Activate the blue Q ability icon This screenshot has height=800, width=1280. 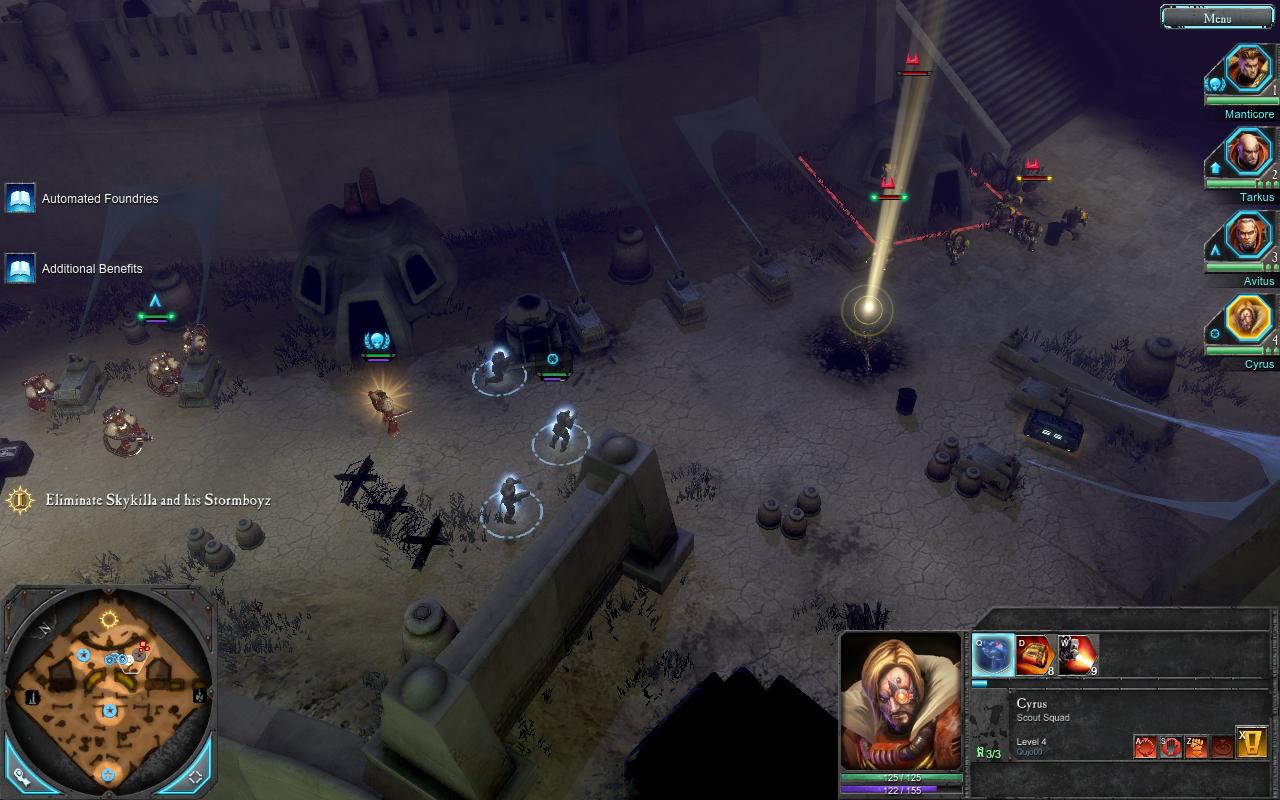[993, 655]
